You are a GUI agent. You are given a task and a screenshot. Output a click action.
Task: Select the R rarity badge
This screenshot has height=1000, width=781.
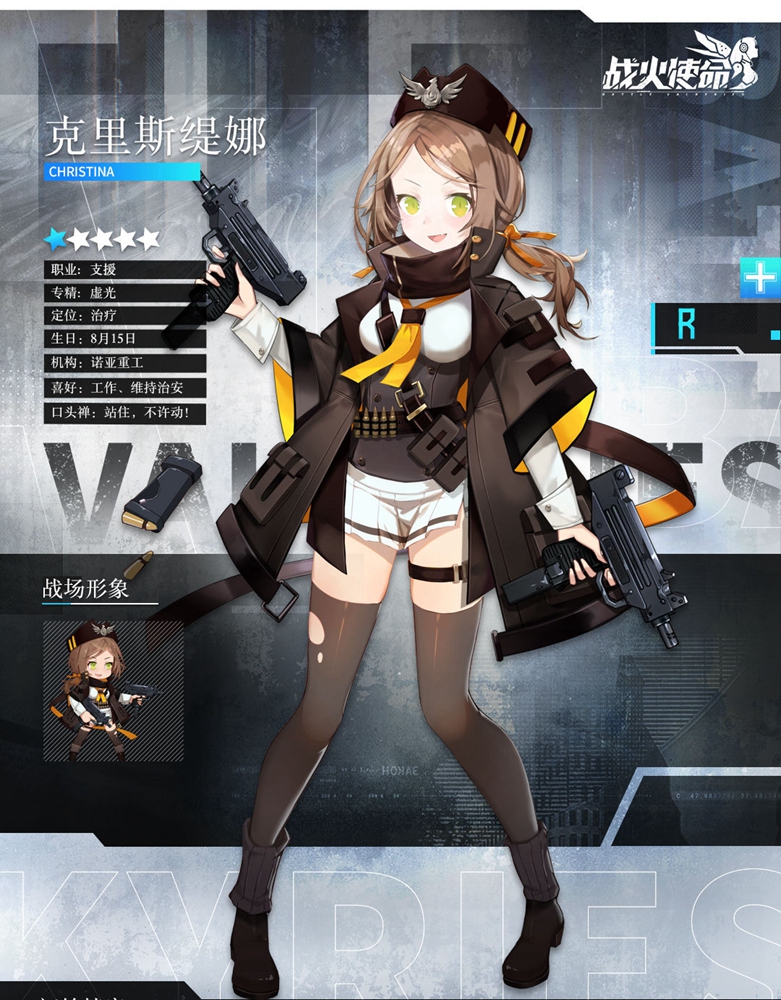(x=687, y=325)
